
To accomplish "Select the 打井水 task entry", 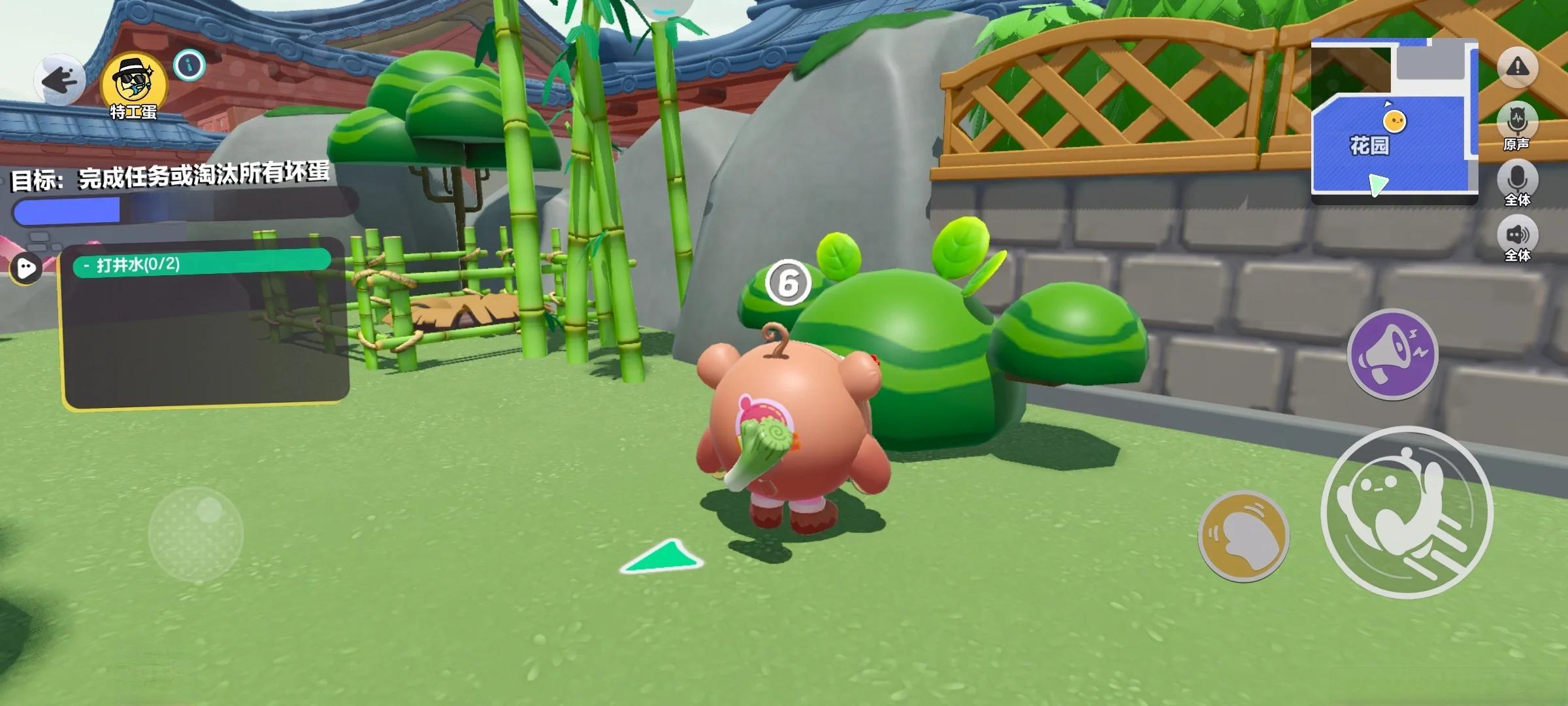I will tap(201, 264).
